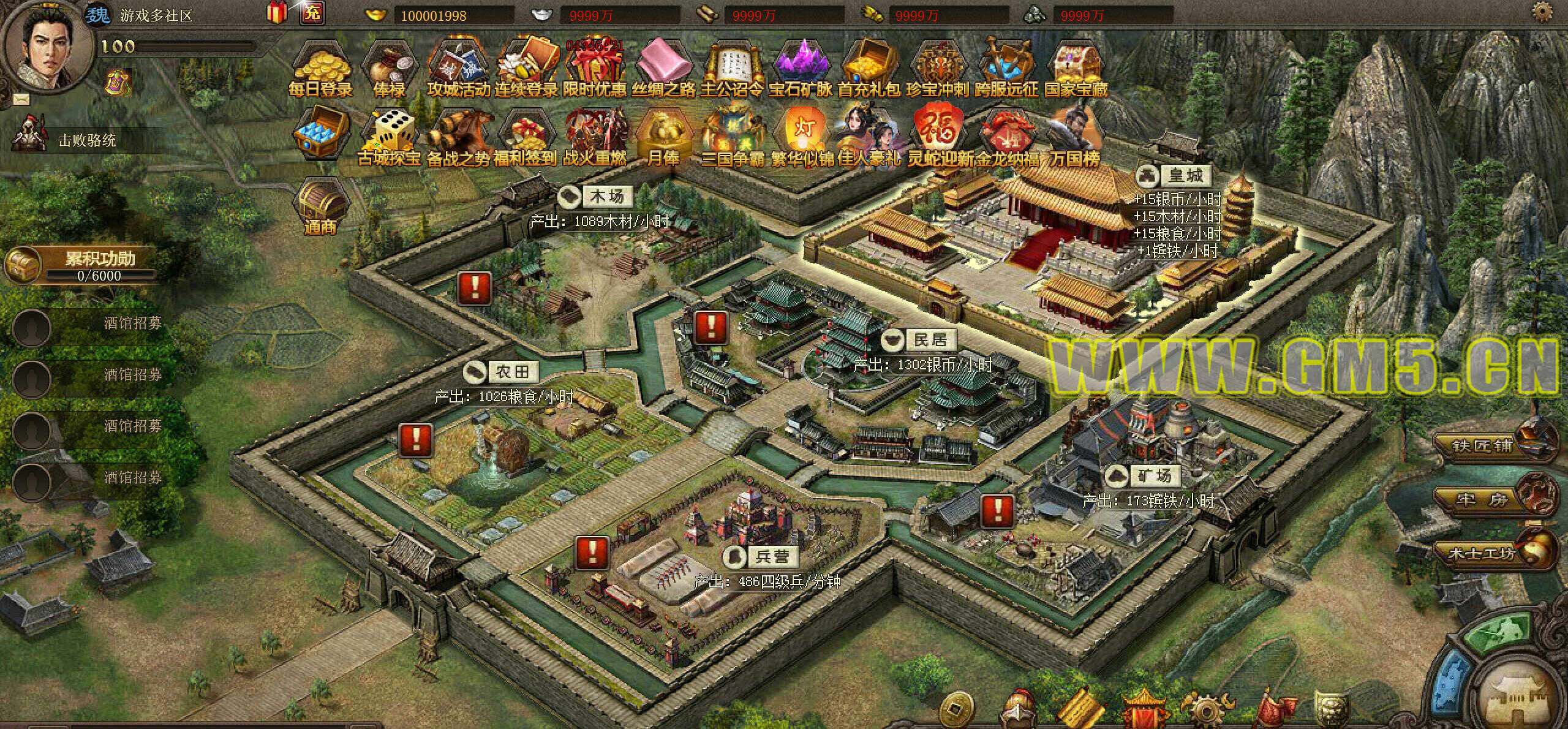Claim the 首充礼包 first recharge pack
The width and height of the screenshot is (1568, 729).
(869, 69)
